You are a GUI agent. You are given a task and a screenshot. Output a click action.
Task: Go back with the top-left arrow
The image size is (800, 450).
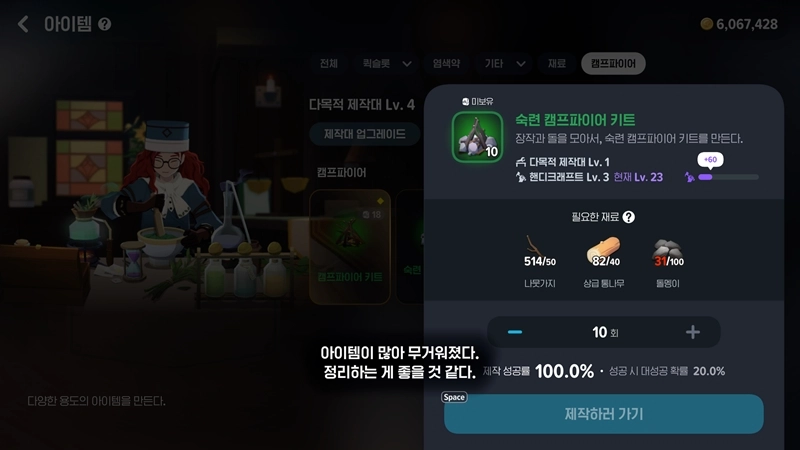click(x=23, y=24)
